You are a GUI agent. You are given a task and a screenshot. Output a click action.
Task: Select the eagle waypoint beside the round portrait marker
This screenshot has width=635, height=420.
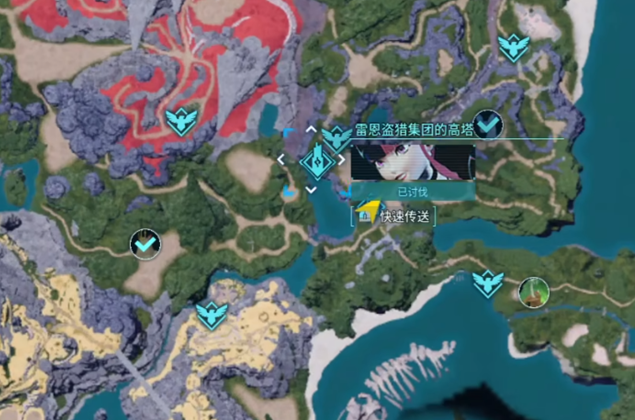(487, 283)
